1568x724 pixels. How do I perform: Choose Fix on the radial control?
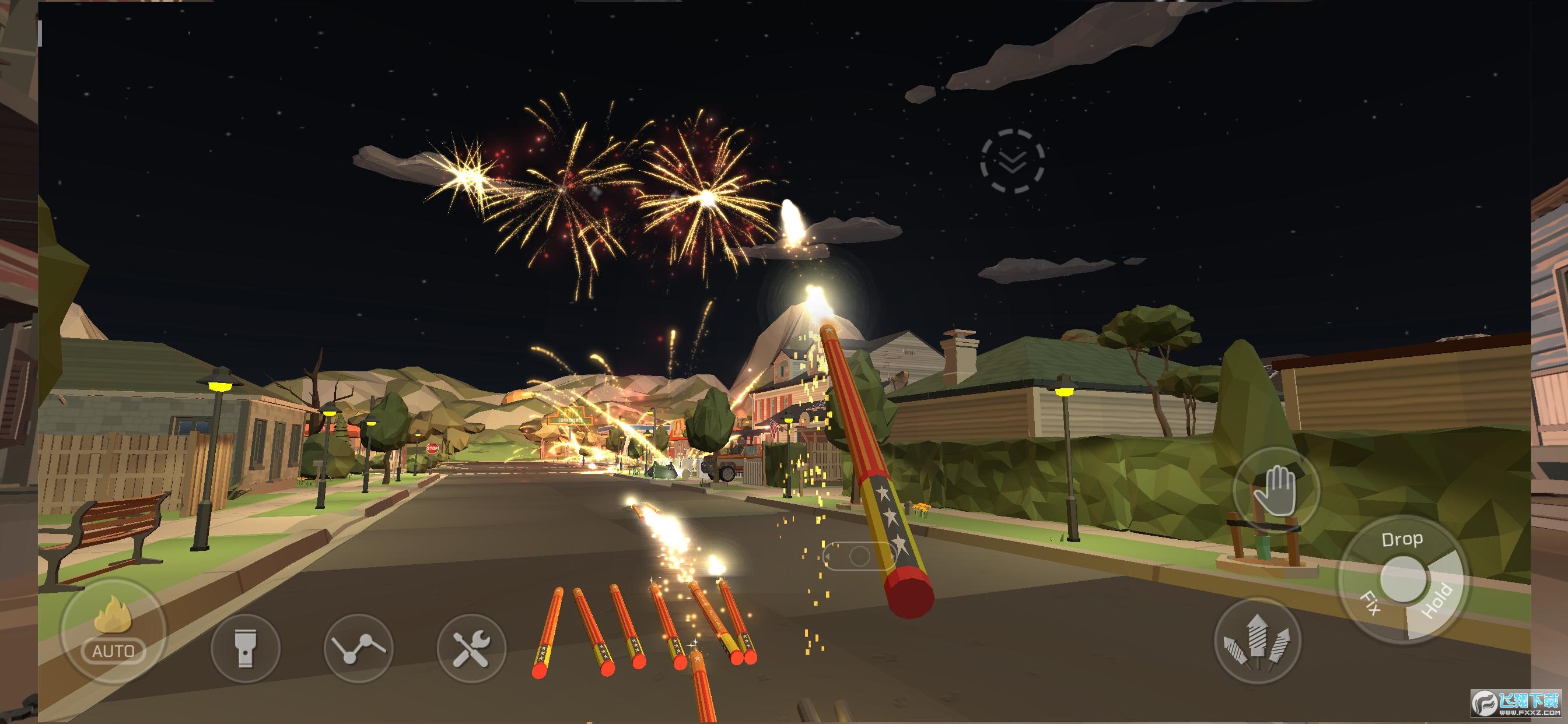tap(1370, 603)
